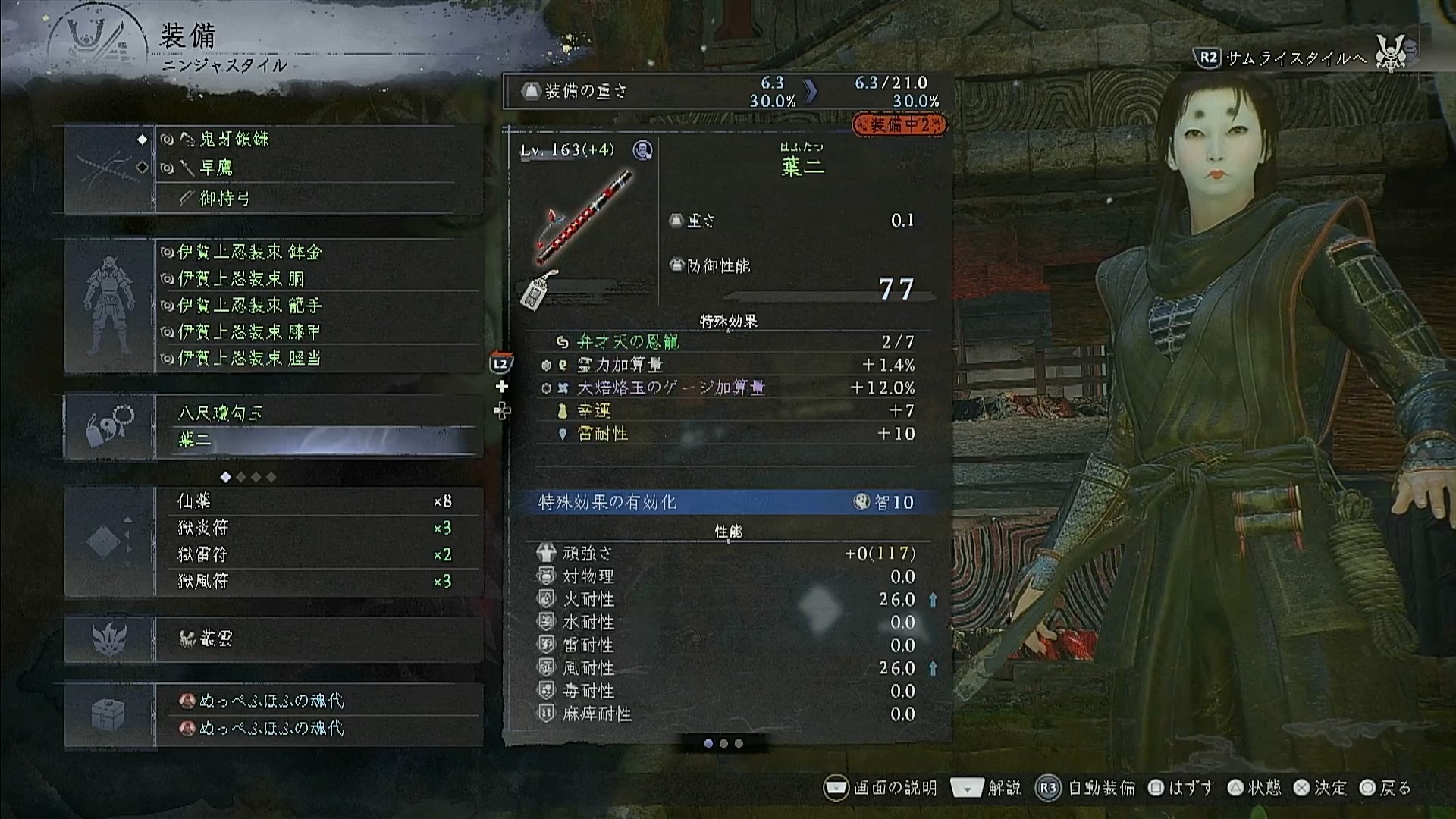Choose the 葉二 accessory slot
This screenshot has height=819, width=1456.
tap(318, 440)
